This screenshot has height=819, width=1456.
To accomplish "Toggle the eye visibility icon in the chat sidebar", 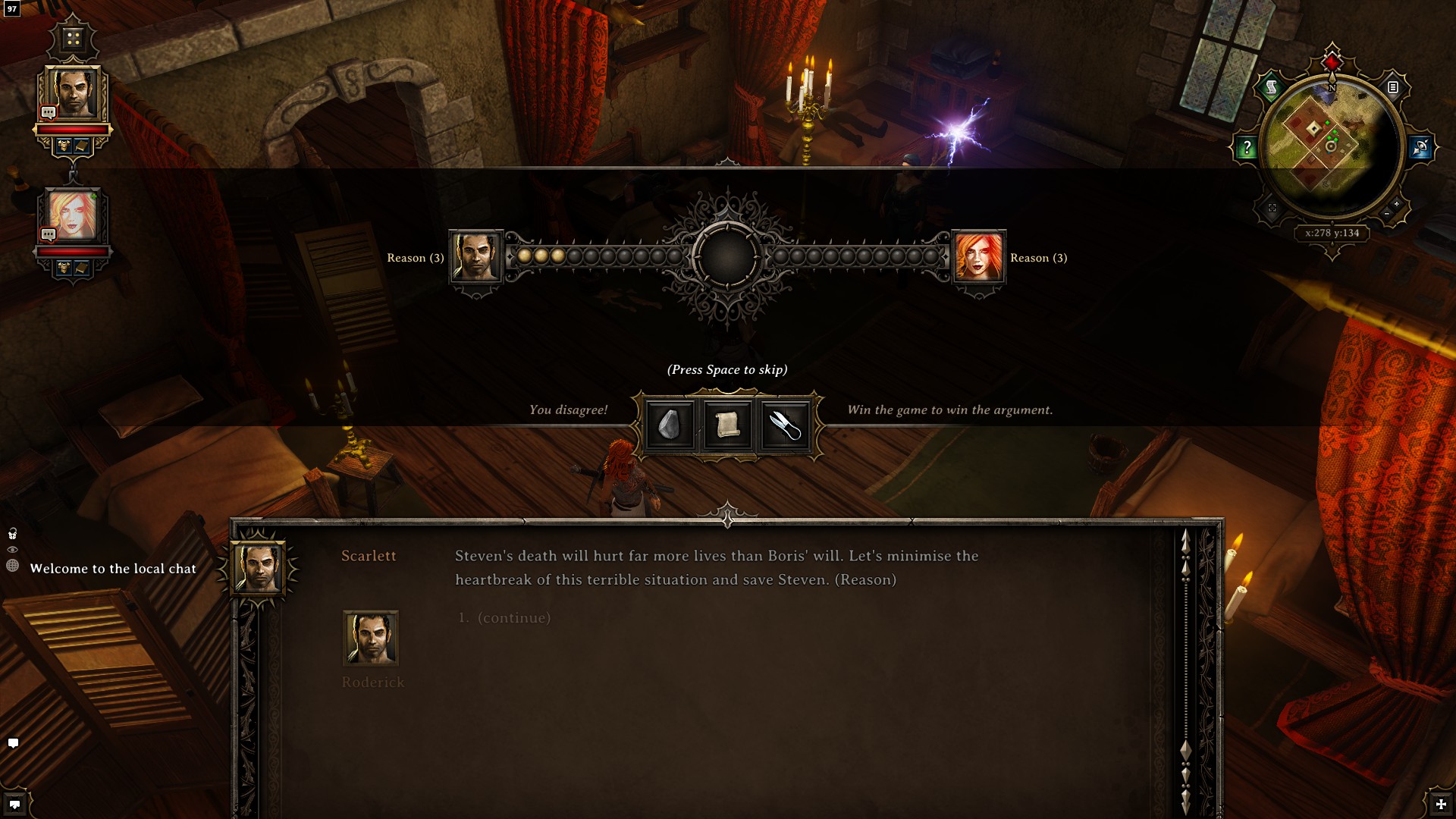I will pyautogui.click(x=11, y=551).
